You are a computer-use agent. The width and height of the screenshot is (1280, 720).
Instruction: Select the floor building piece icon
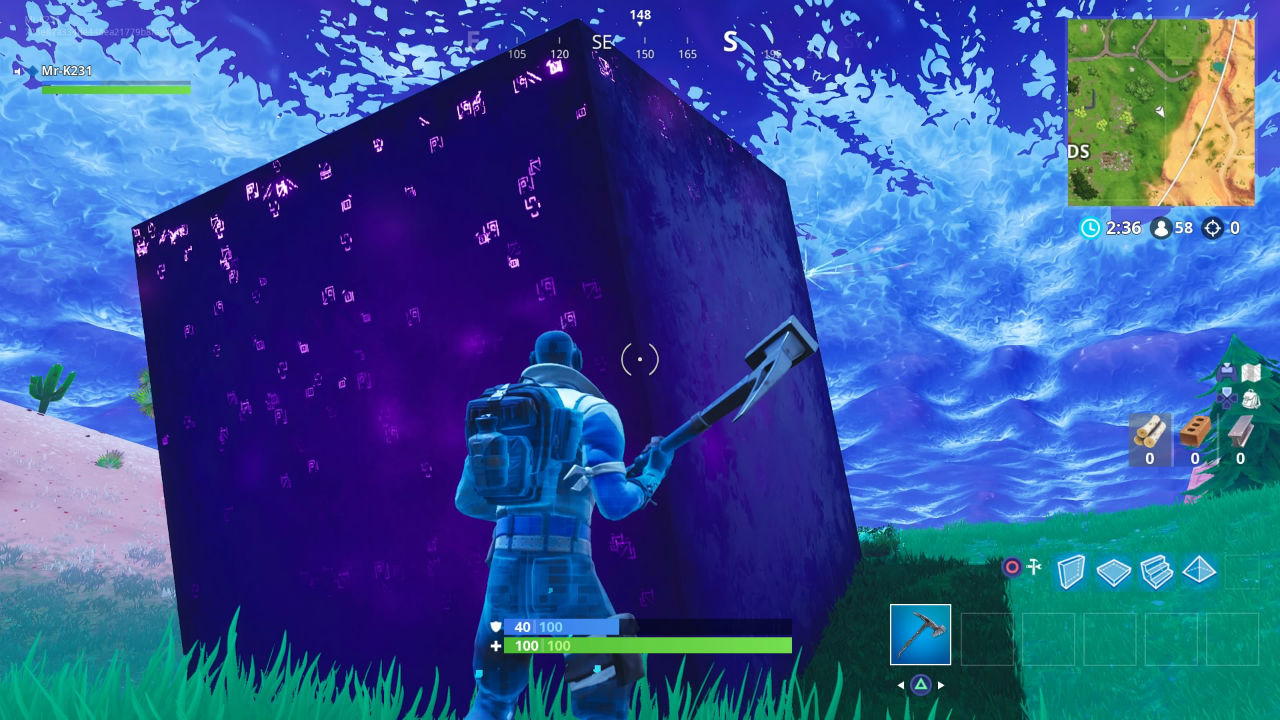[x=1113, y=570]
